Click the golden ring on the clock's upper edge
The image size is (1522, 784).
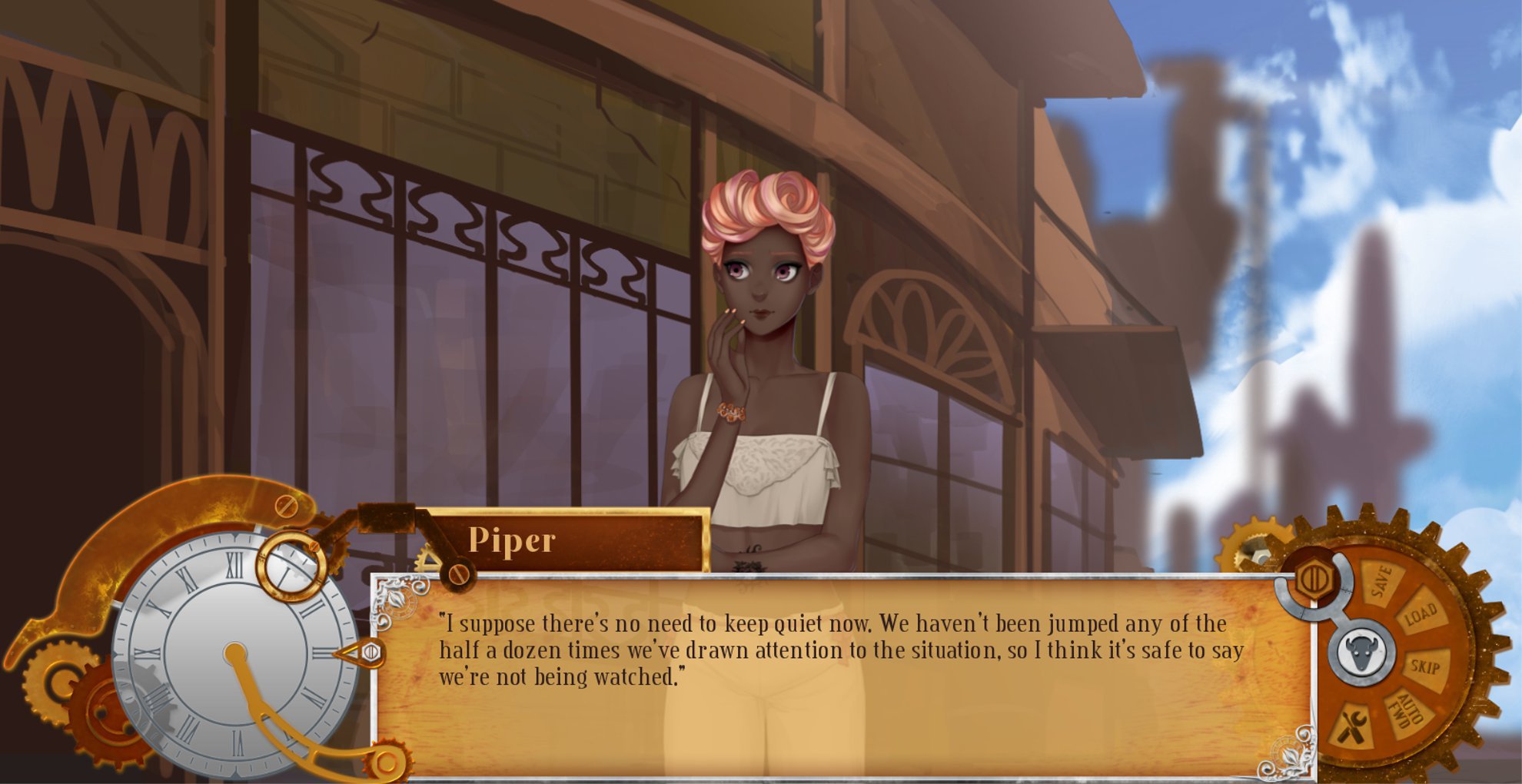pyautogui.click(x=291, y=564)
